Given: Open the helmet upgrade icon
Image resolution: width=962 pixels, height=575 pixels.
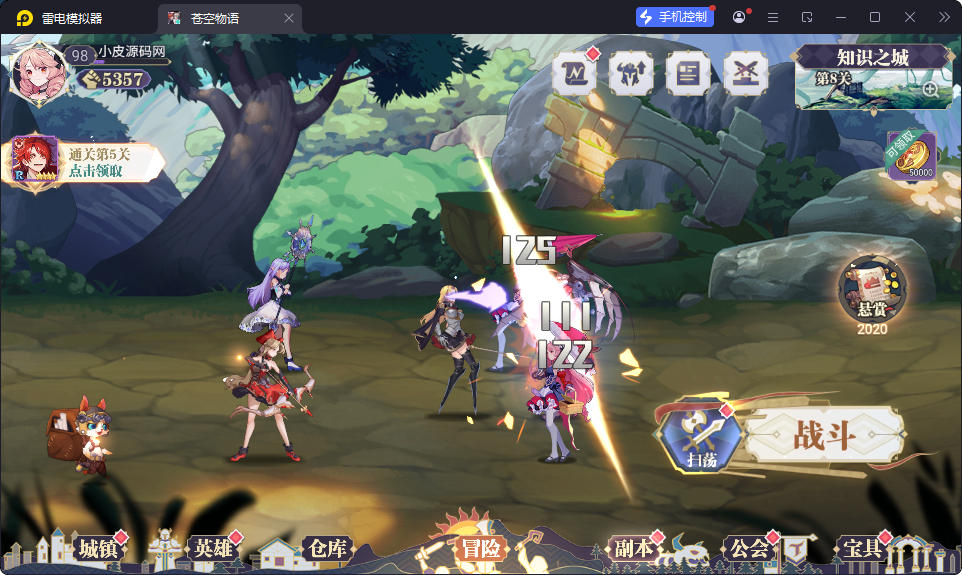Looking at the screenshot, I should click(x=631, y=73).
